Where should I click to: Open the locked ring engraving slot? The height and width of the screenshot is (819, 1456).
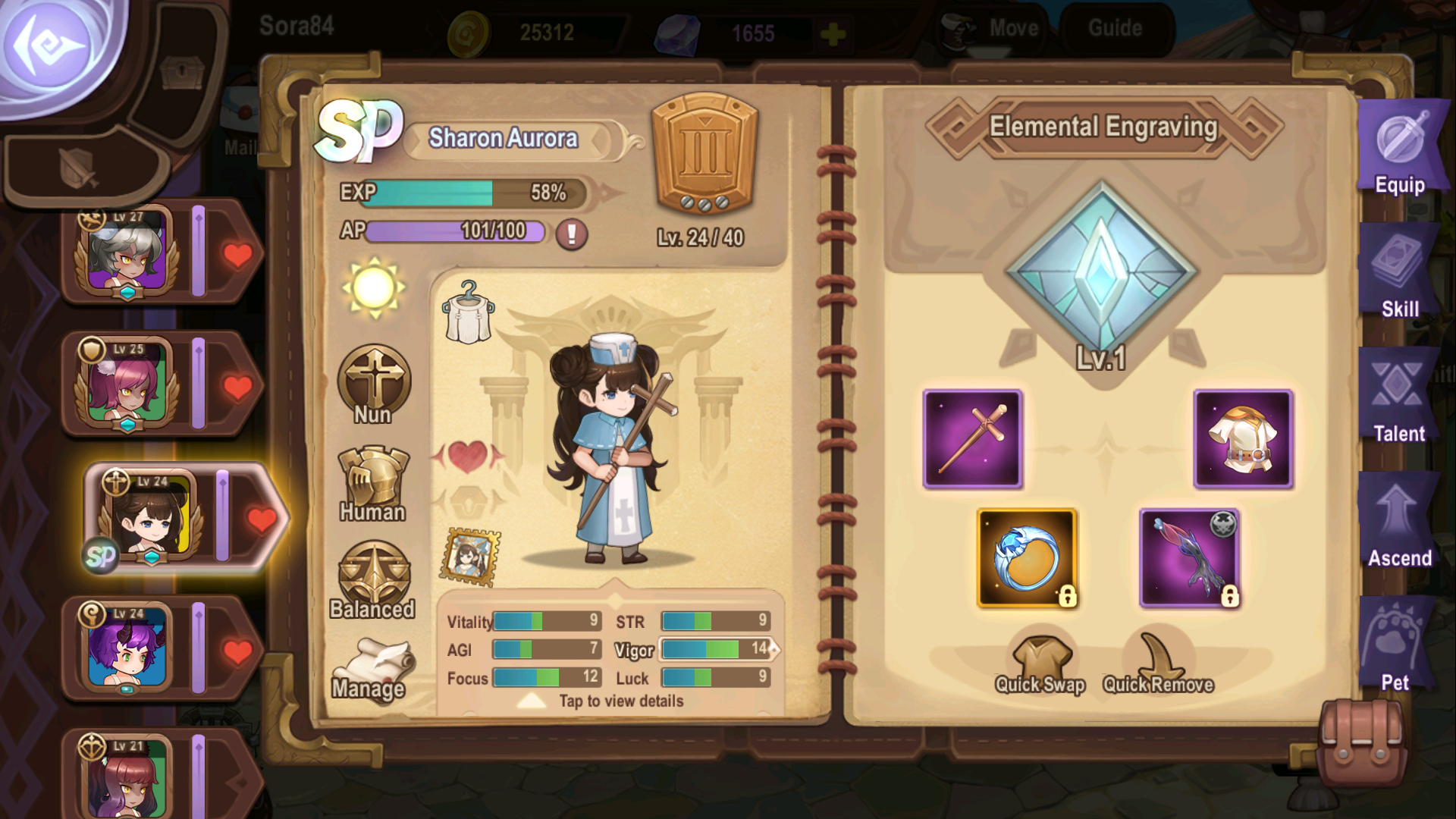tap(1025, 556)
